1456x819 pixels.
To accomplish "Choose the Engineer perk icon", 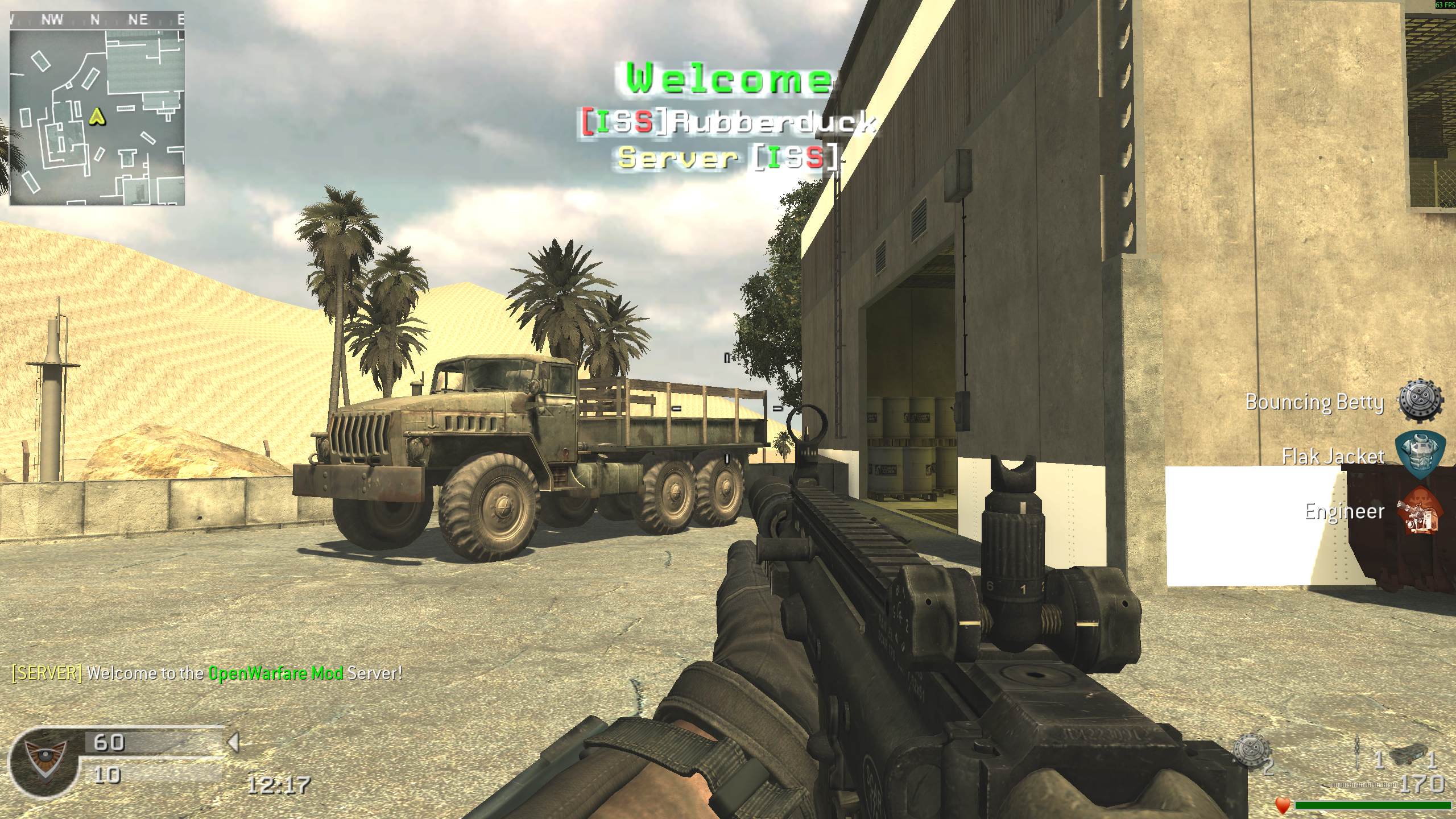I will 1420,510.
